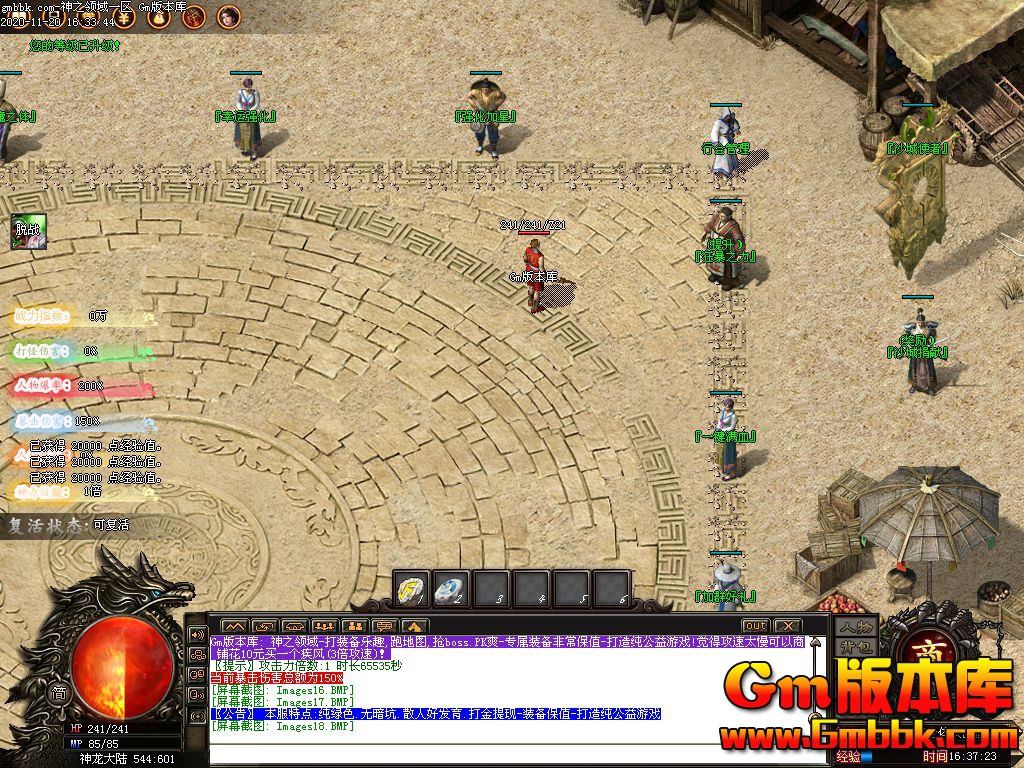Open the yuan currency shop icon
The width and height of the screenshot is (1024, 768).
[x=123, y=16]
